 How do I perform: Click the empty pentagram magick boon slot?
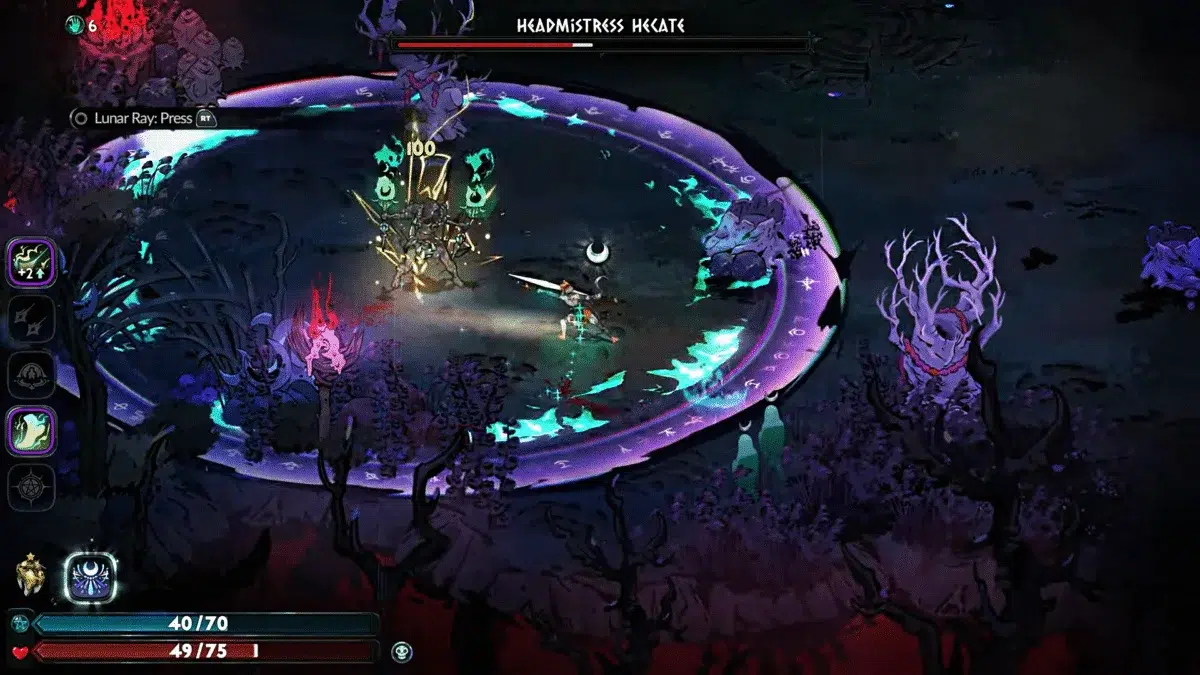tap(31, 487)
